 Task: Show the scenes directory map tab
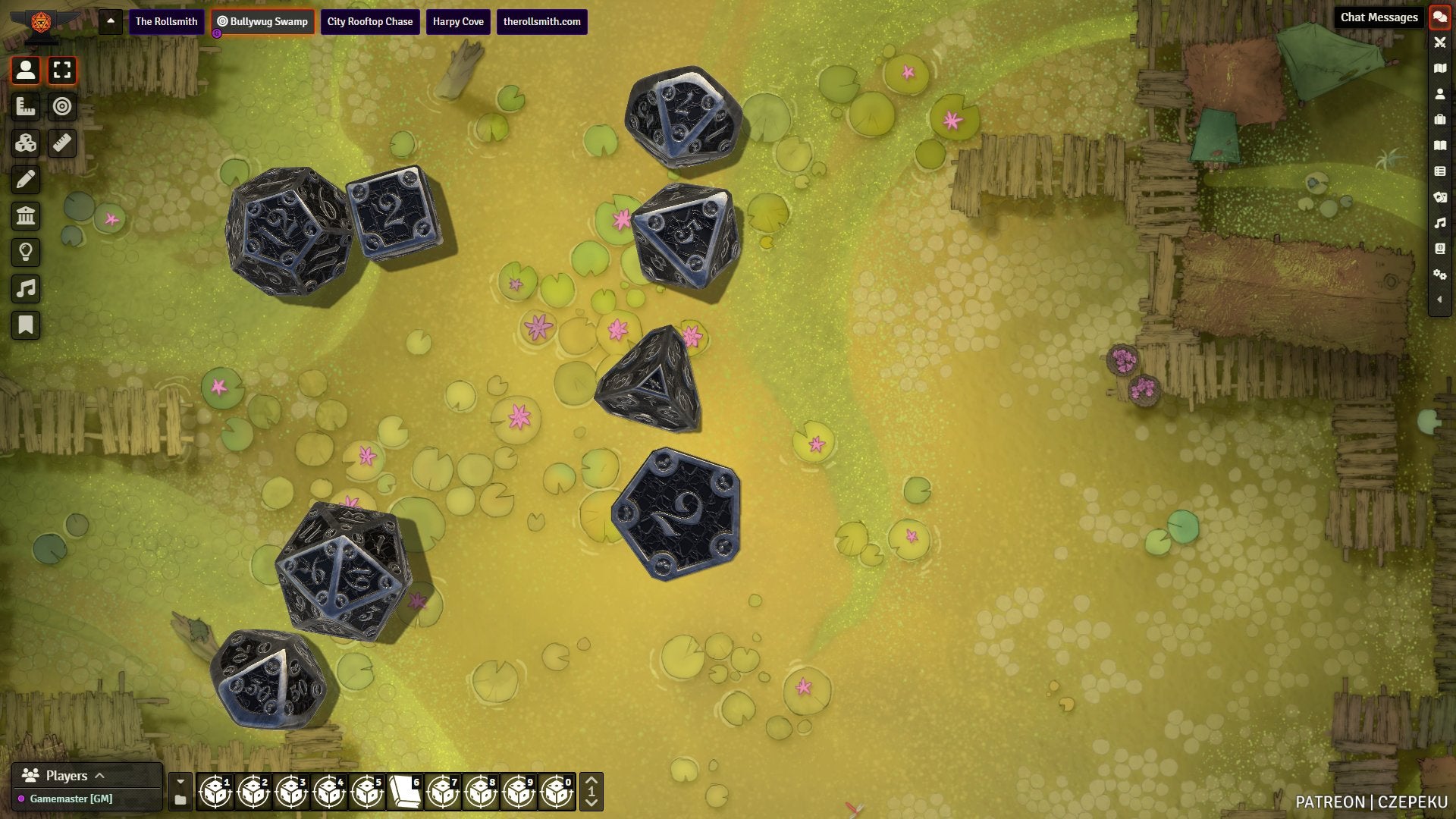coord(1439,68)
